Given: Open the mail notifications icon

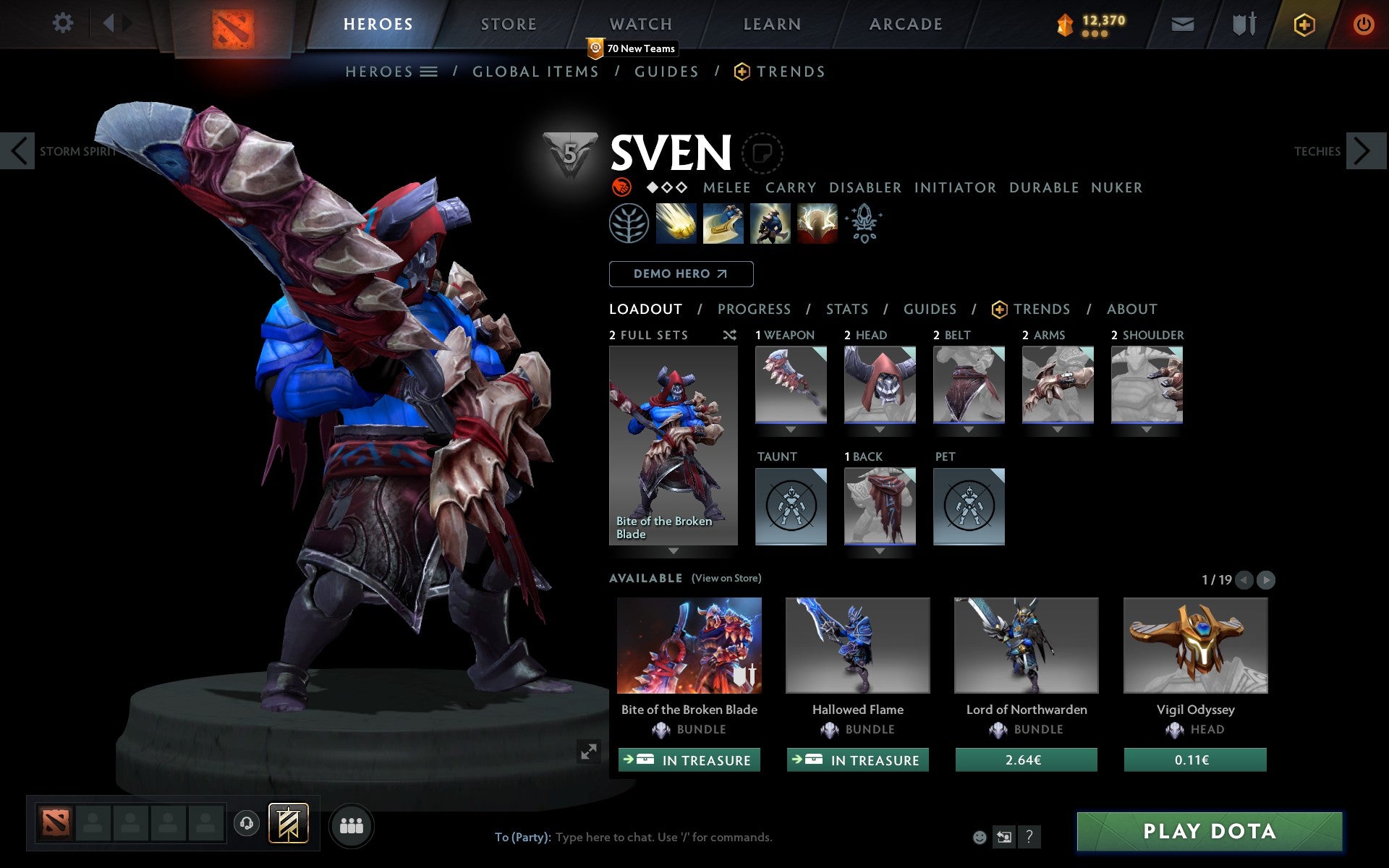Looking at the screenshot, I should [x=1183, y=24].
